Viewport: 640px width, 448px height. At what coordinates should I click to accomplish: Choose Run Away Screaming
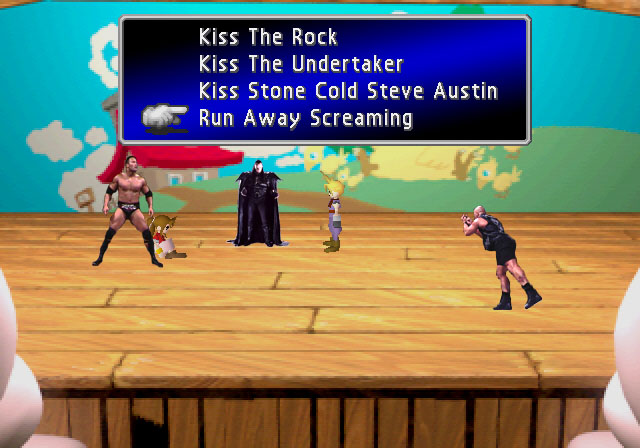[x=305, y=119]
